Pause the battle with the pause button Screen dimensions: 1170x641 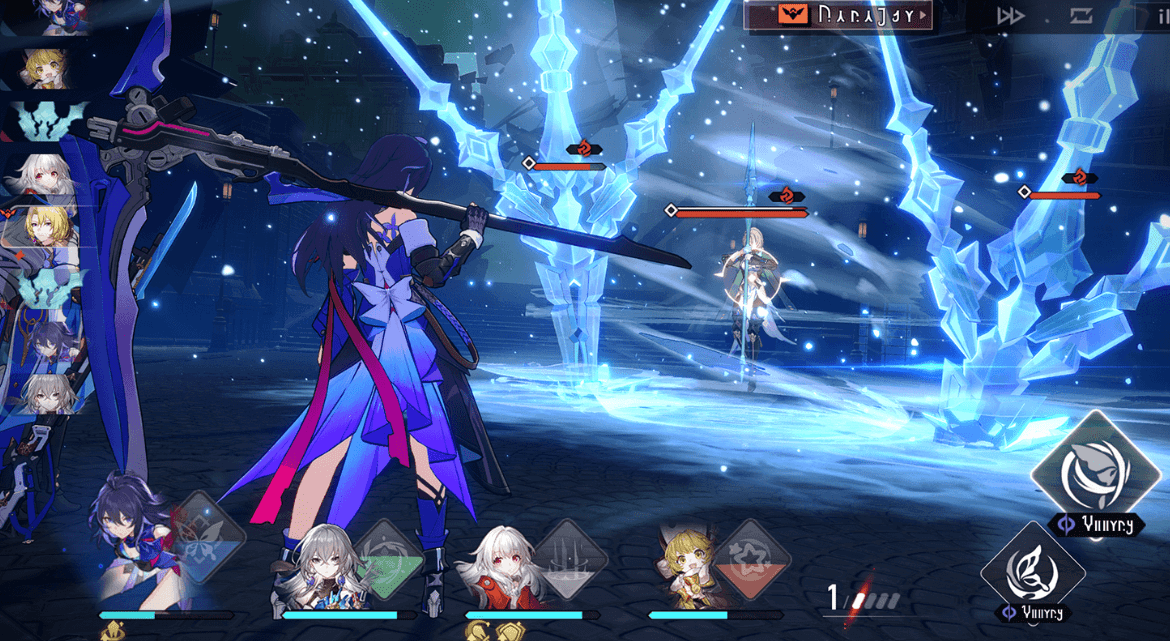(x=1154, y=16)
